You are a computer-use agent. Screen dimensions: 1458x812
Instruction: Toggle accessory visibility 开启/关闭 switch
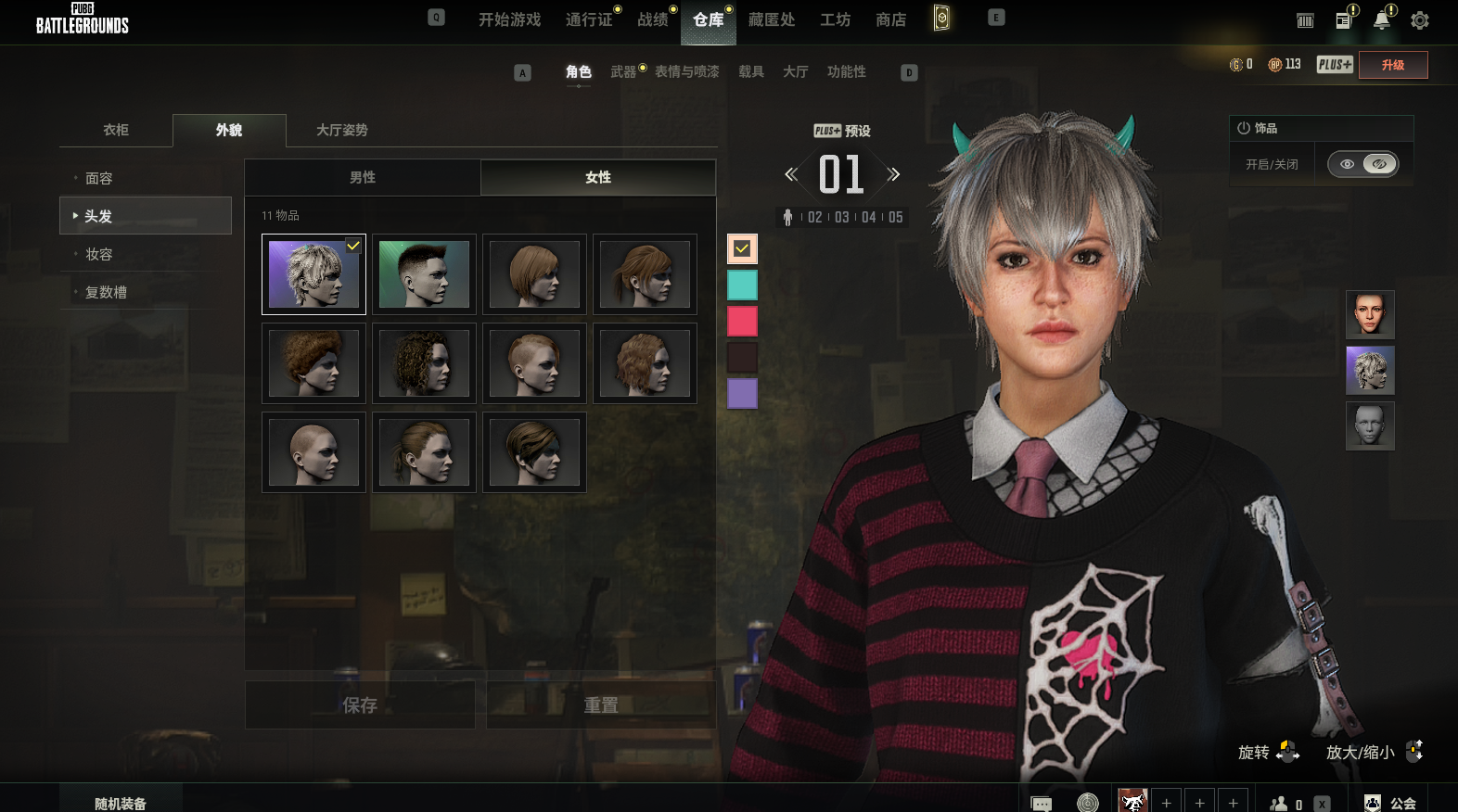pos(1362,164)
